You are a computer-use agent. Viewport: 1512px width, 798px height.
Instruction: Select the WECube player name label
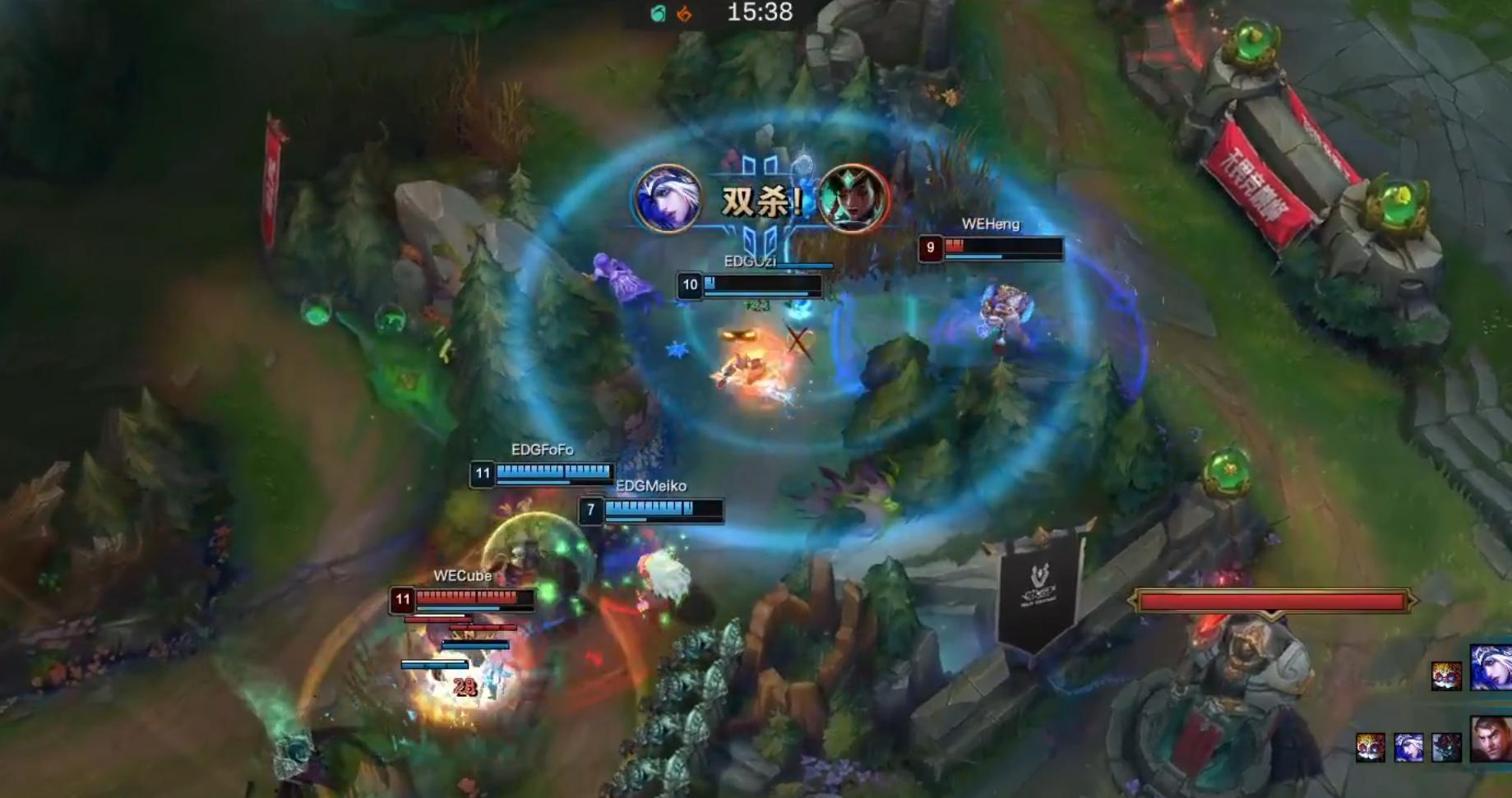pyautogui.click(x=463, y=576)
